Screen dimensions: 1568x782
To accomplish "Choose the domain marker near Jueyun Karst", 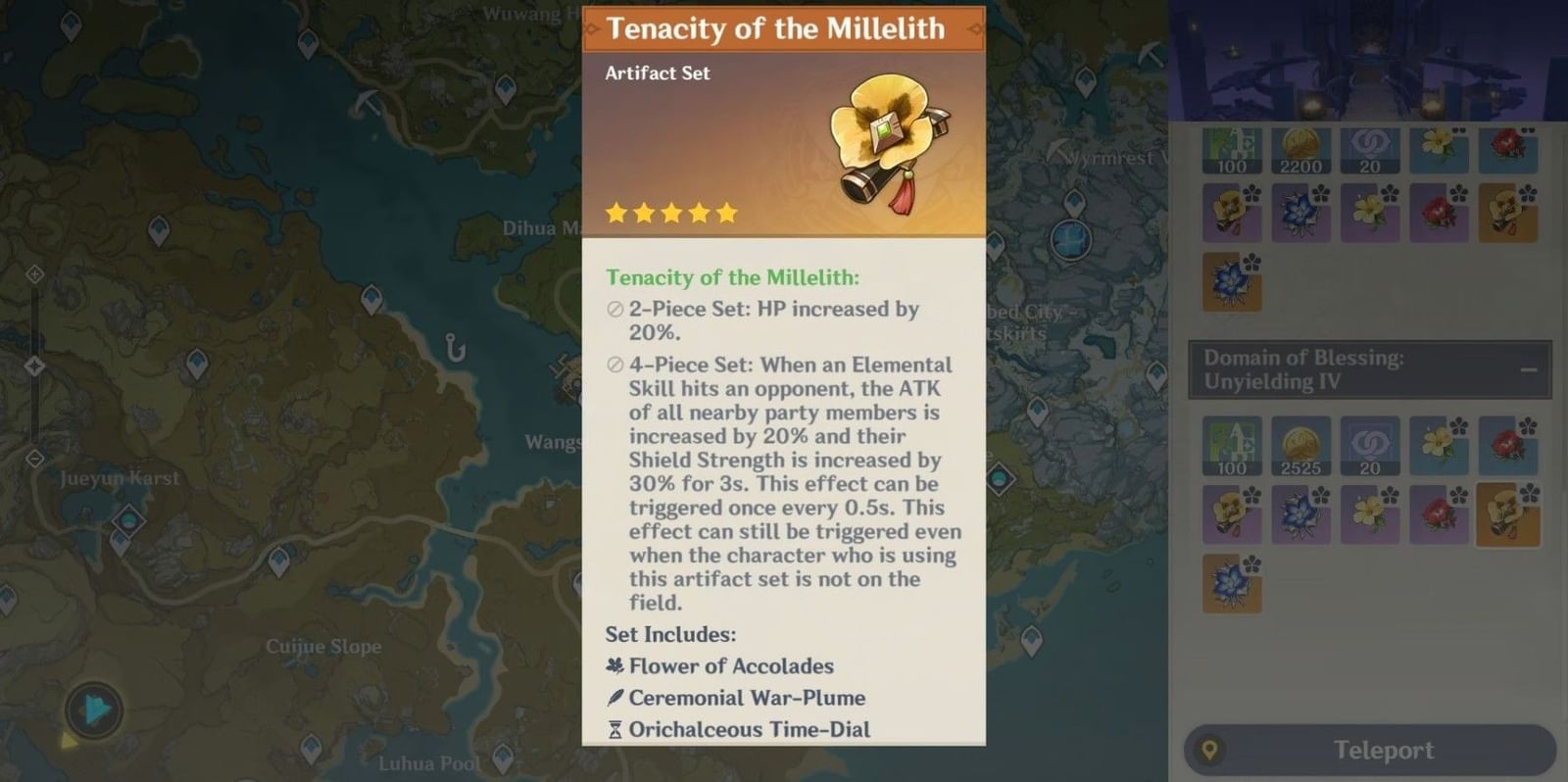I will [x=128, y=519].
